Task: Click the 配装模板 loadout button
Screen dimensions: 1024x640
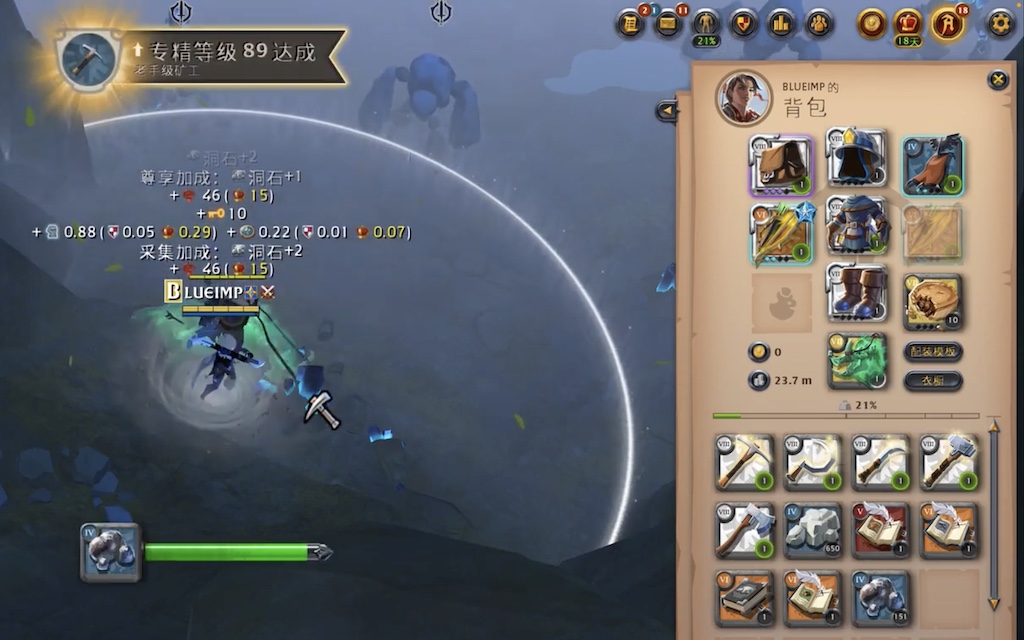Action: click(932, 351)
